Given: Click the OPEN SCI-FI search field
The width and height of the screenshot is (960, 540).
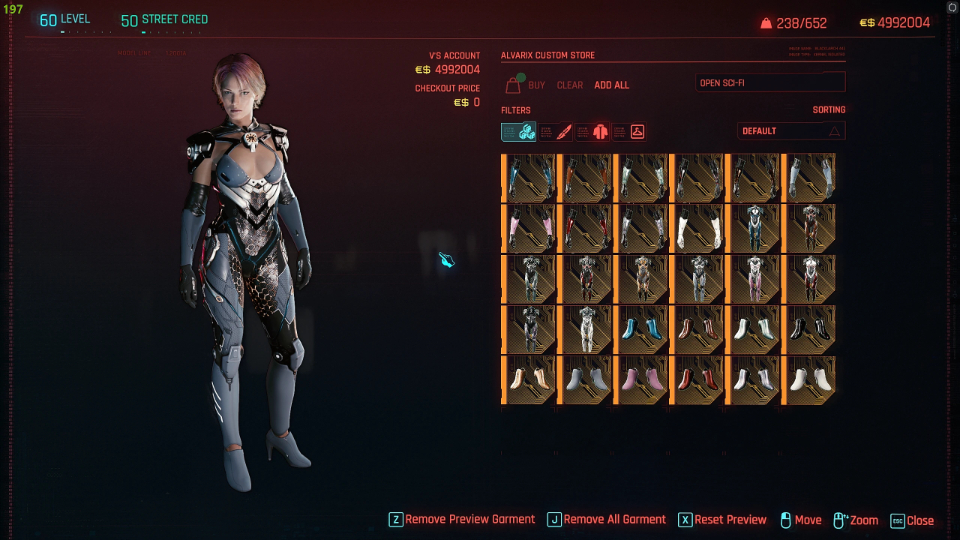Looking at the screenshot, I should (x=770, y=82).
